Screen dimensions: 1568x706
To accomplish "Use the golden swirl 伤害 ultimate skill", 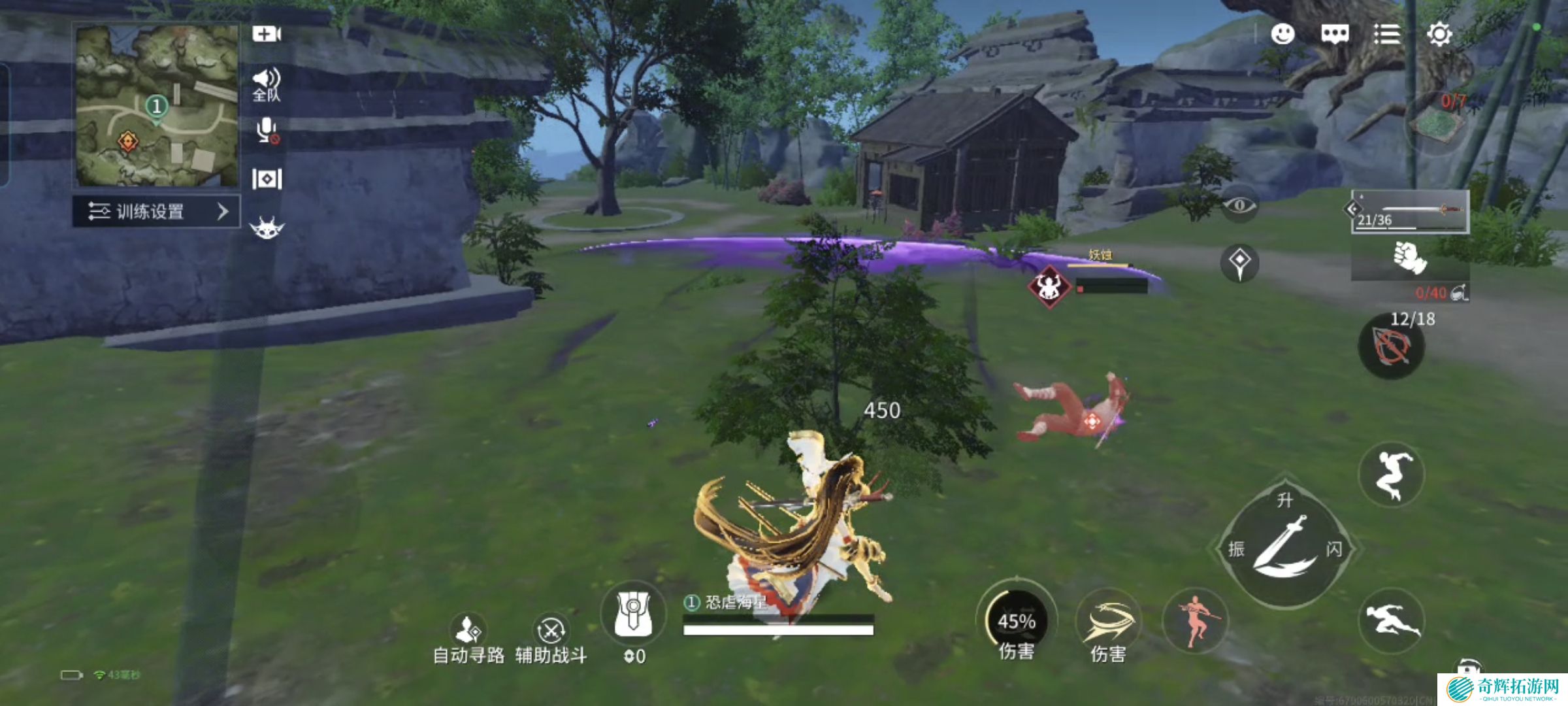I will click(x=1108, y=626).
